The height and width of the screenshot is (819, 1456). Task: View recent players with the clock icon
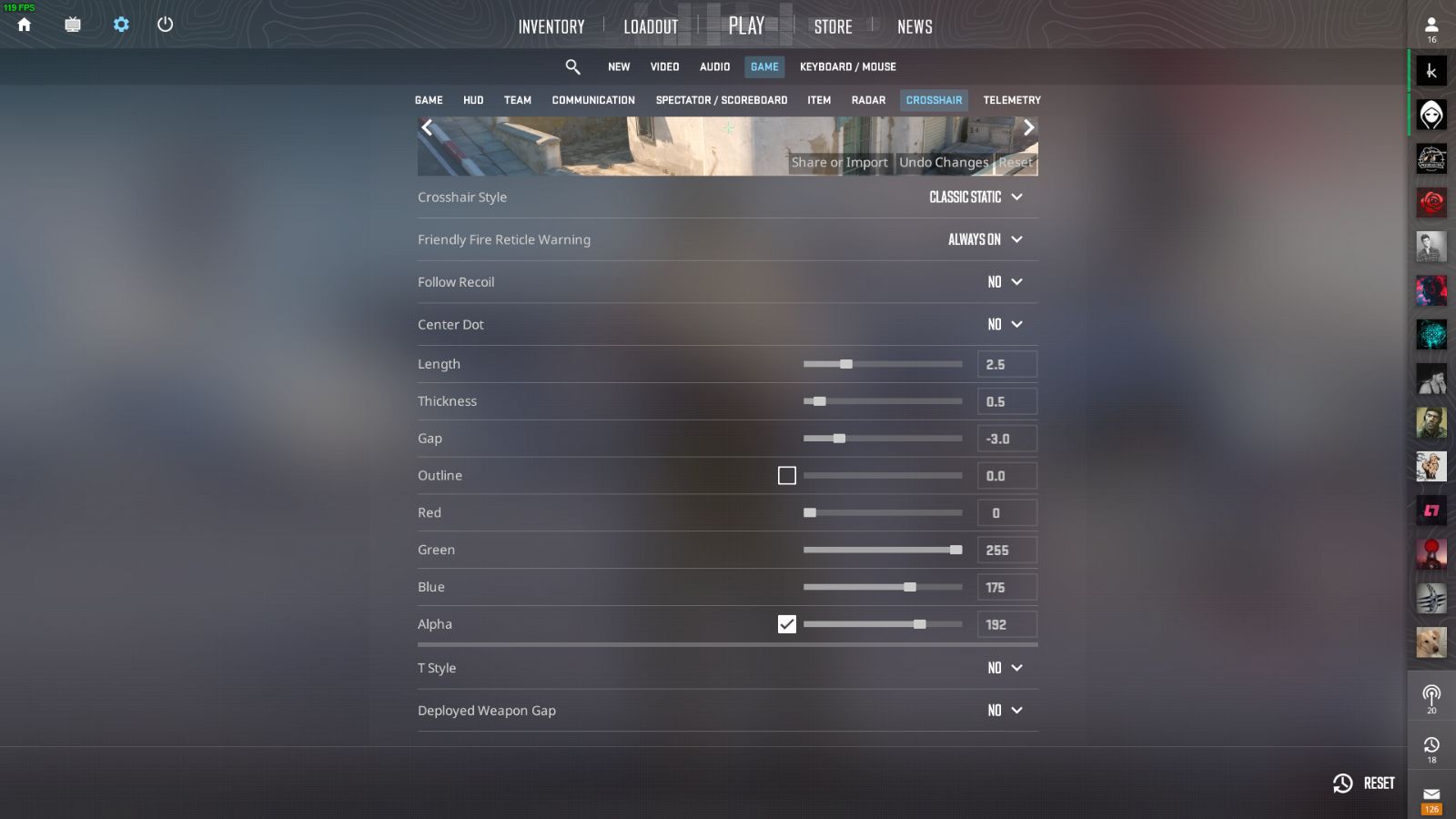point(1431,746)
